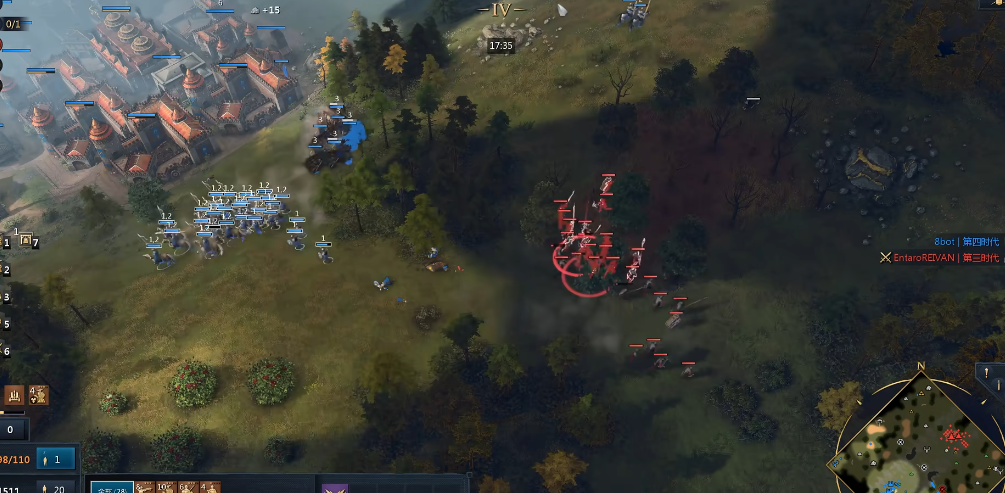Image resolution: width=1005 pixels, height=493 pixels.
Task: Click the idle villager count button
Action: pos(56,459)
